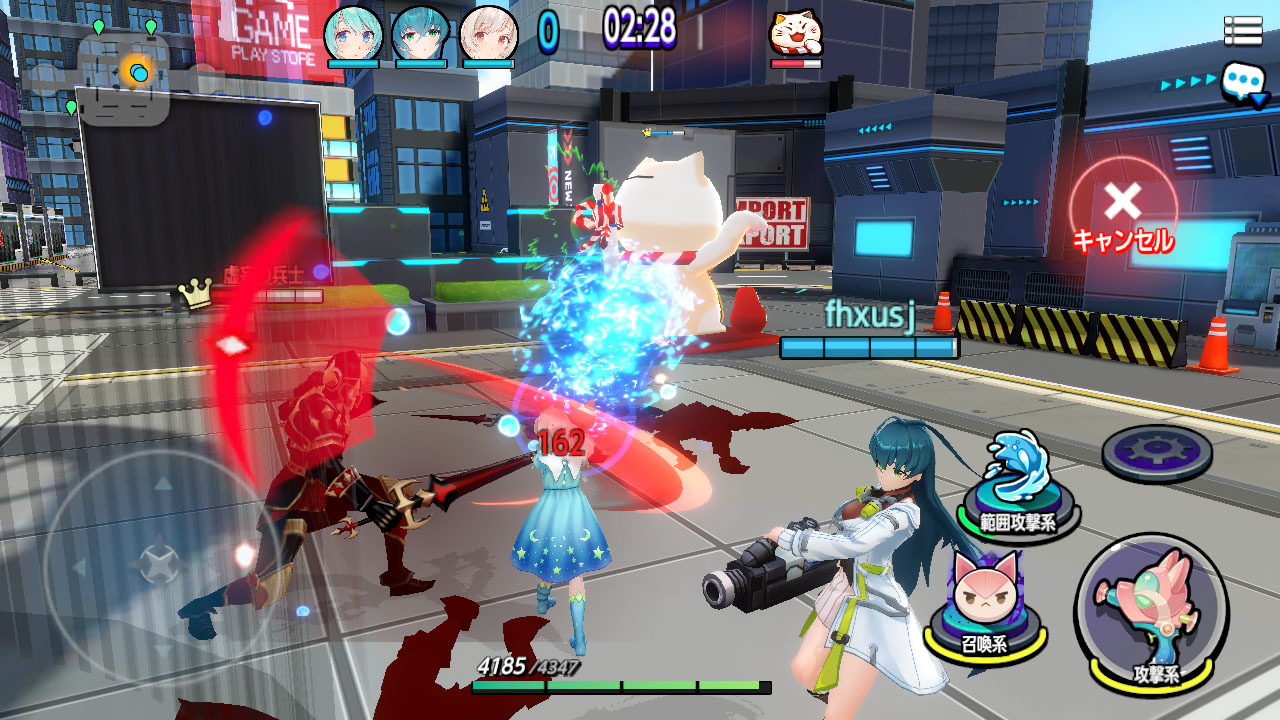This screenshot has height=720, width=1280.
Task: Use the 召喚系 cat summon skill
Action: pyautogui.click(x=981, y=601)
